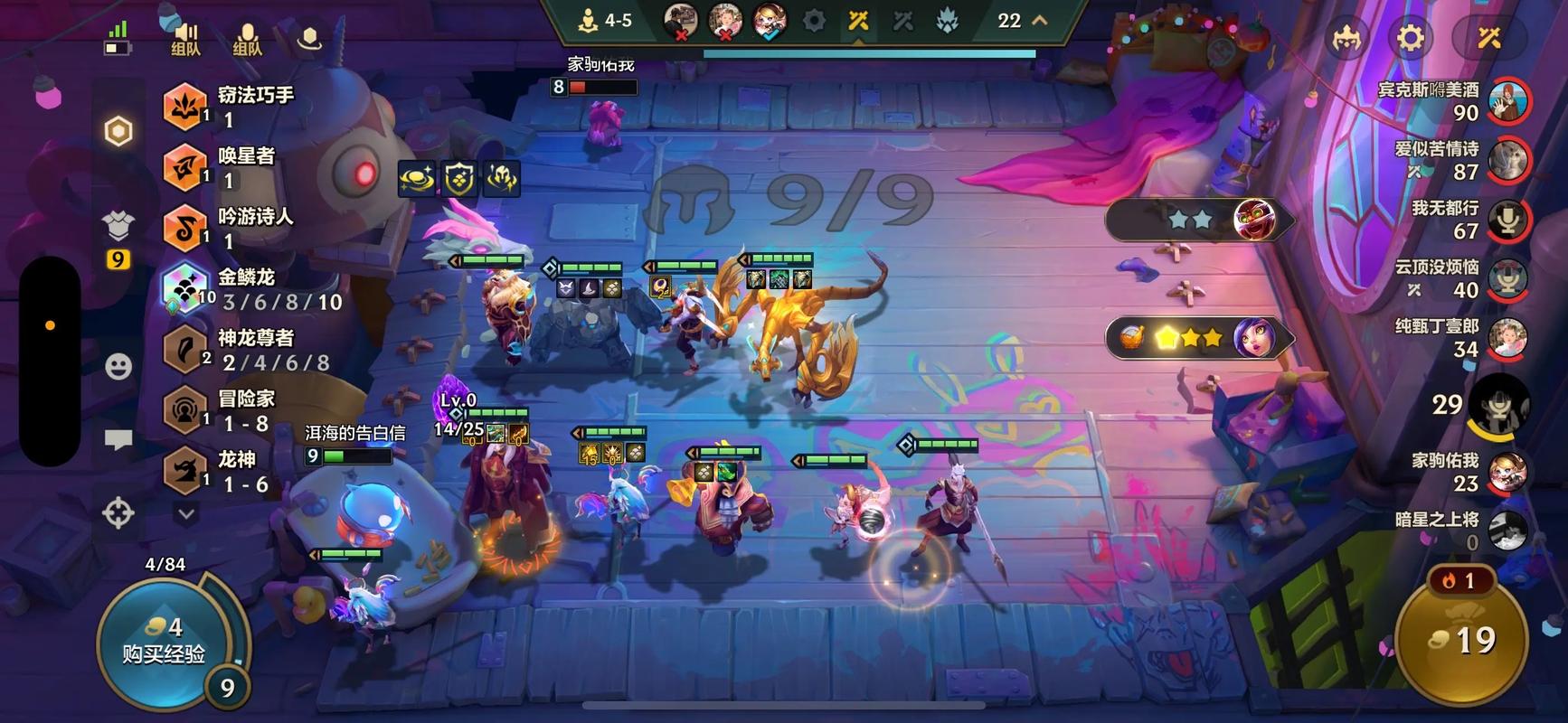Open the 金鳞龙 trait details
This screenshot has height=723, width=1568.
click(253, 289)
